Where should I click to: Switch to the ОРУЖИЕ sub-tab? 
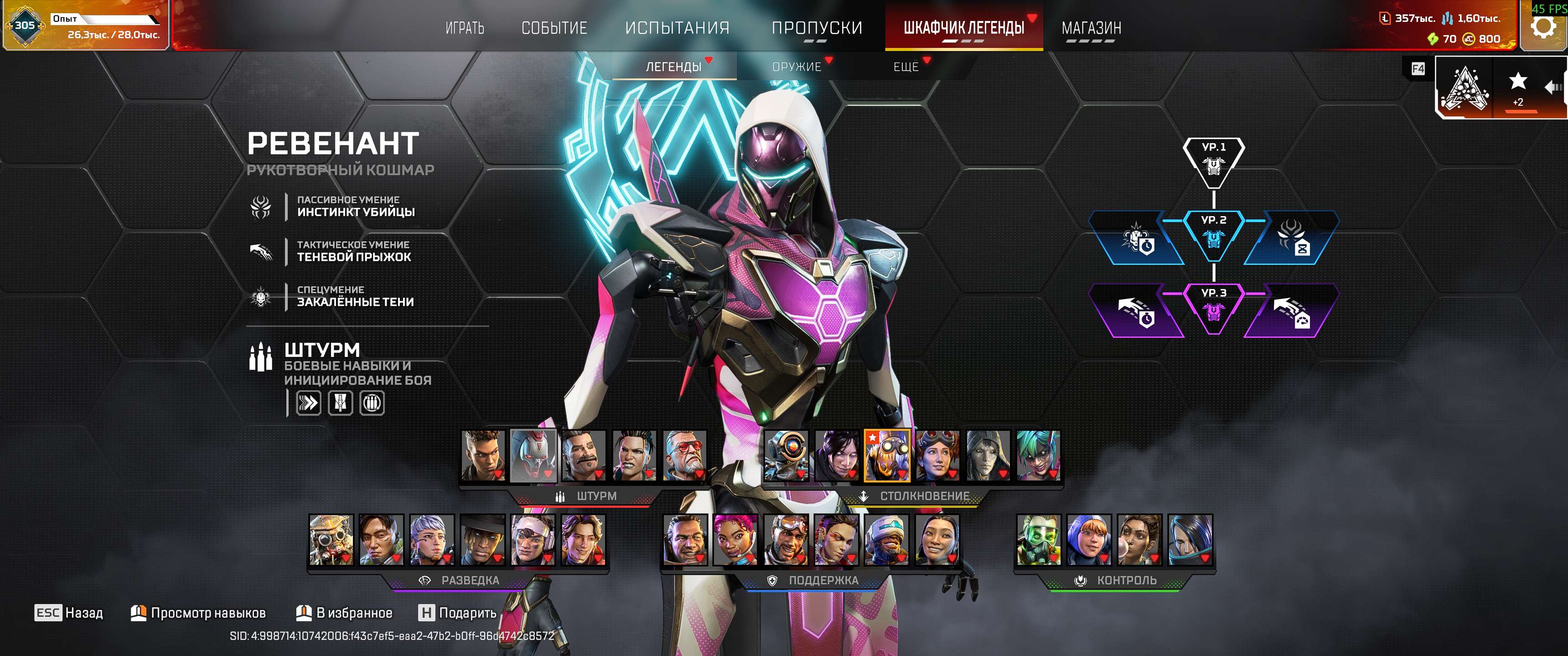[796, 67]
